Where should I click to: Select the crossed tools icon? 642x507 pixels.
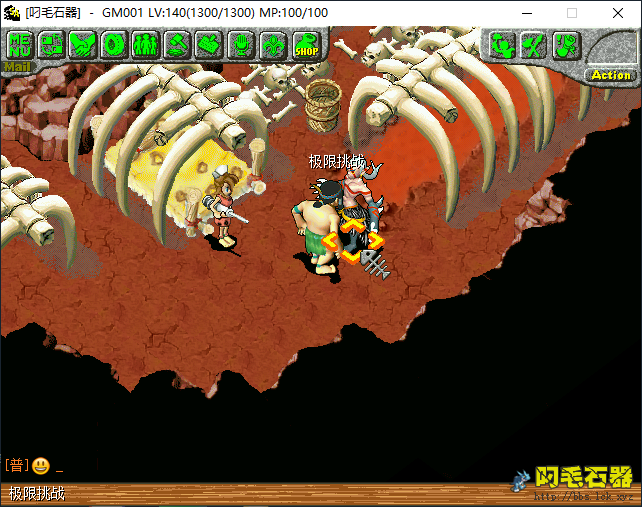coord(534,45)
